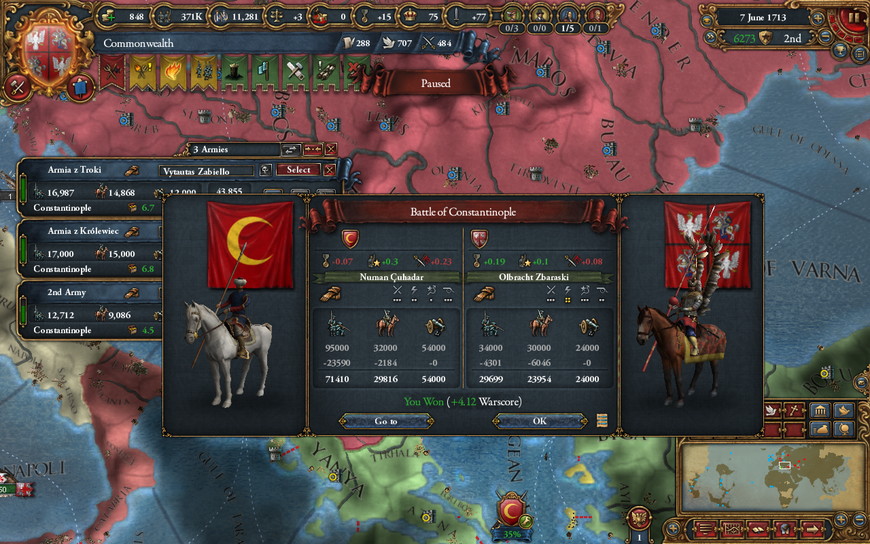Open the battle details list icon beside OK
This screenshot has height=544, width=870.
[603, 421]
